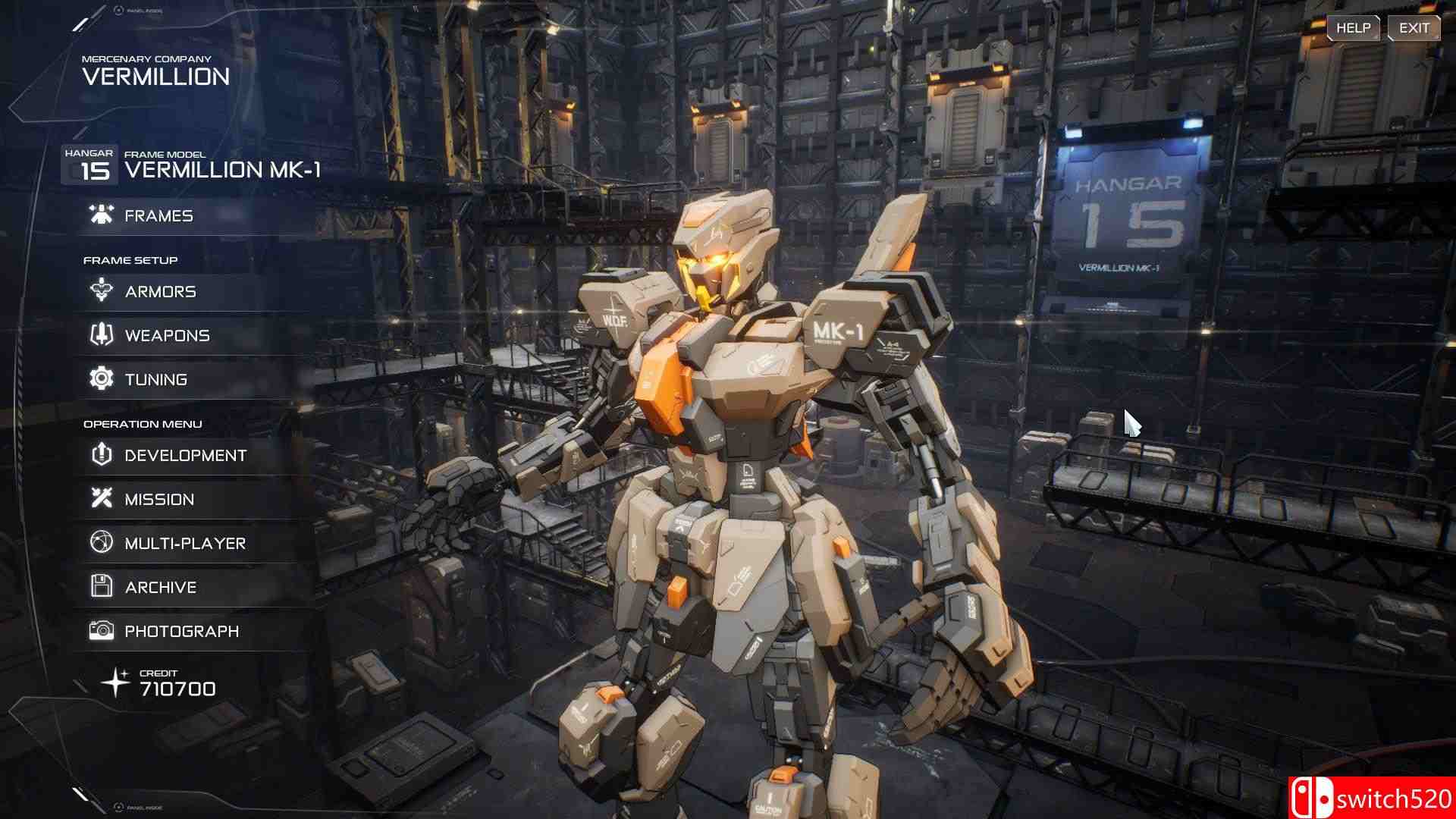Click the Credit star icon
Viewport: 1456px width, 819px height.
[115, 681]
